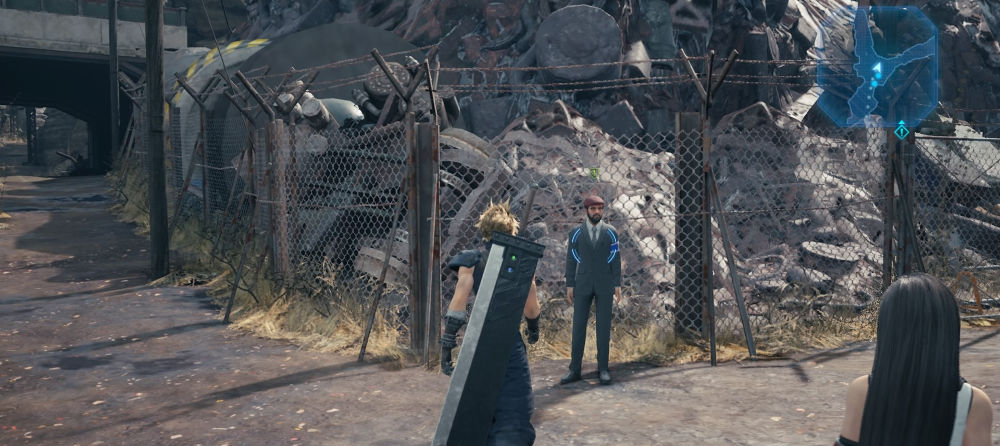This screenshot has width=1000, height=446.
Task: Select the diamond exclamation objective marker
Action: coord(901,132)
